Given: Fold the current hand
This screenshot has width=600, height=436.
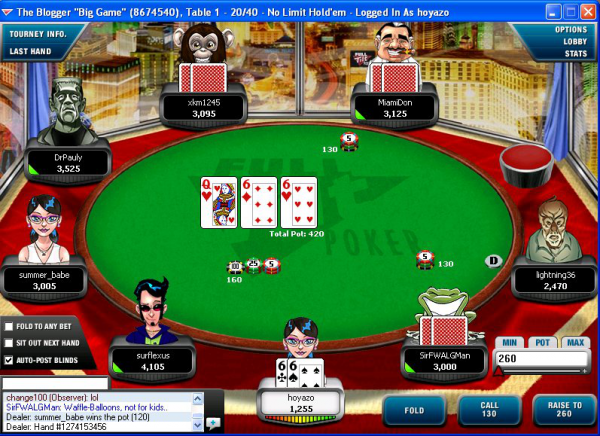Looking at the screenshot, I should (415, 410).
